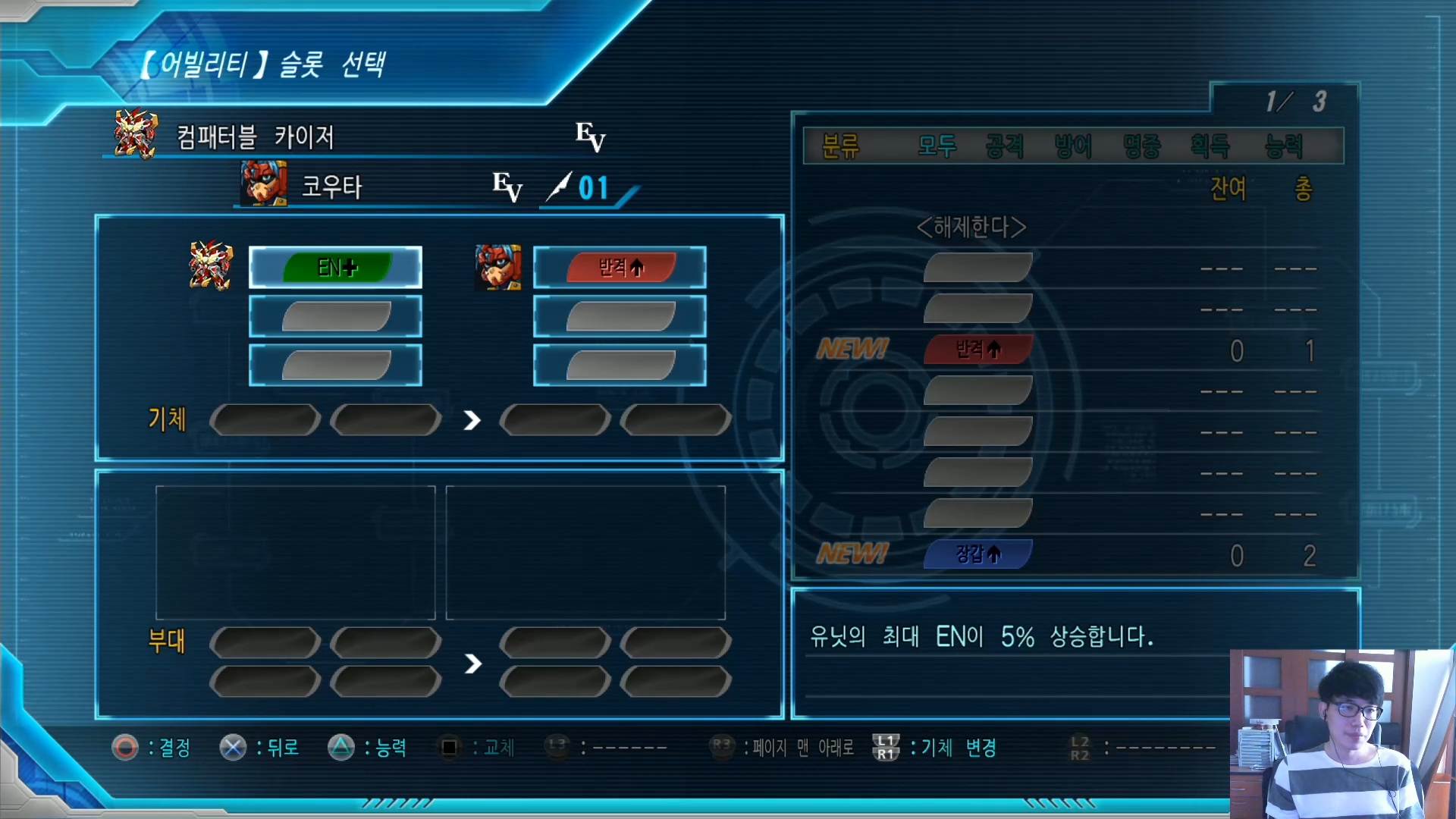
Task: Pick the blue 장갑↑ ability in the list
Action: point(977,554)
